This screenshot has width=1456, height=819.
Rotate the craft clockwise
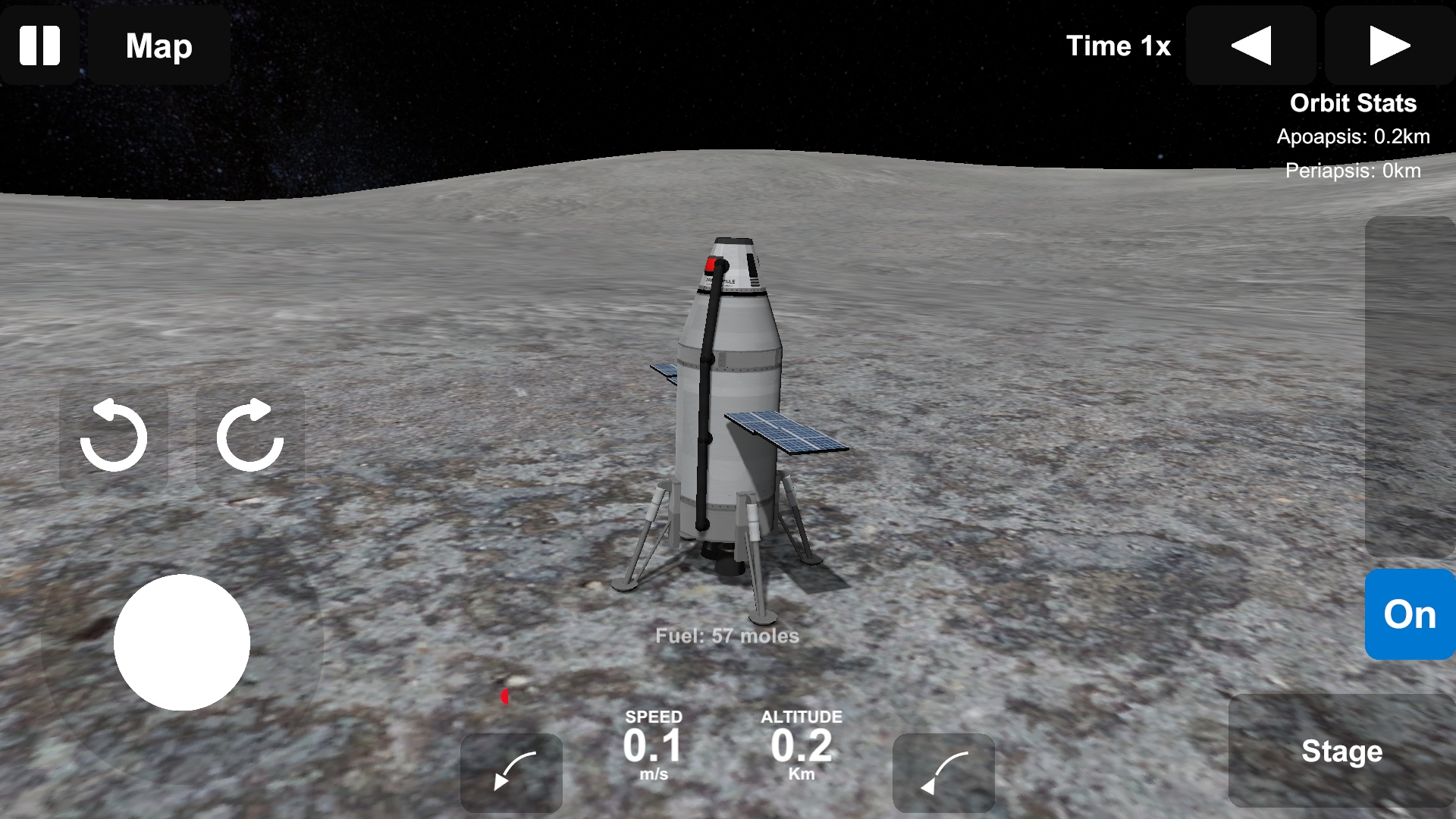(x=250, y=436)
